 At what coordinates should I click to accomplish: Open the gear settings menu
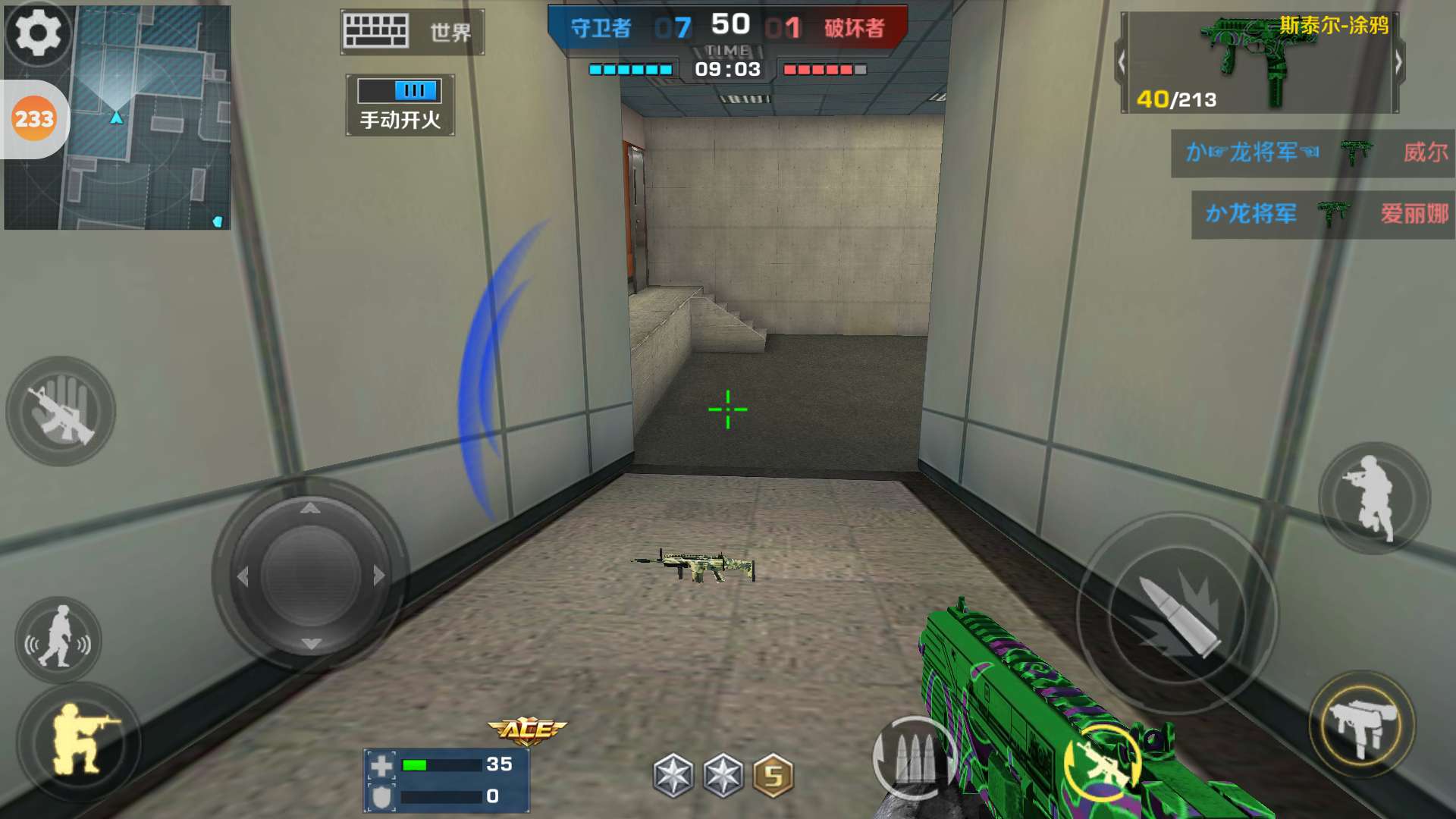38,33
